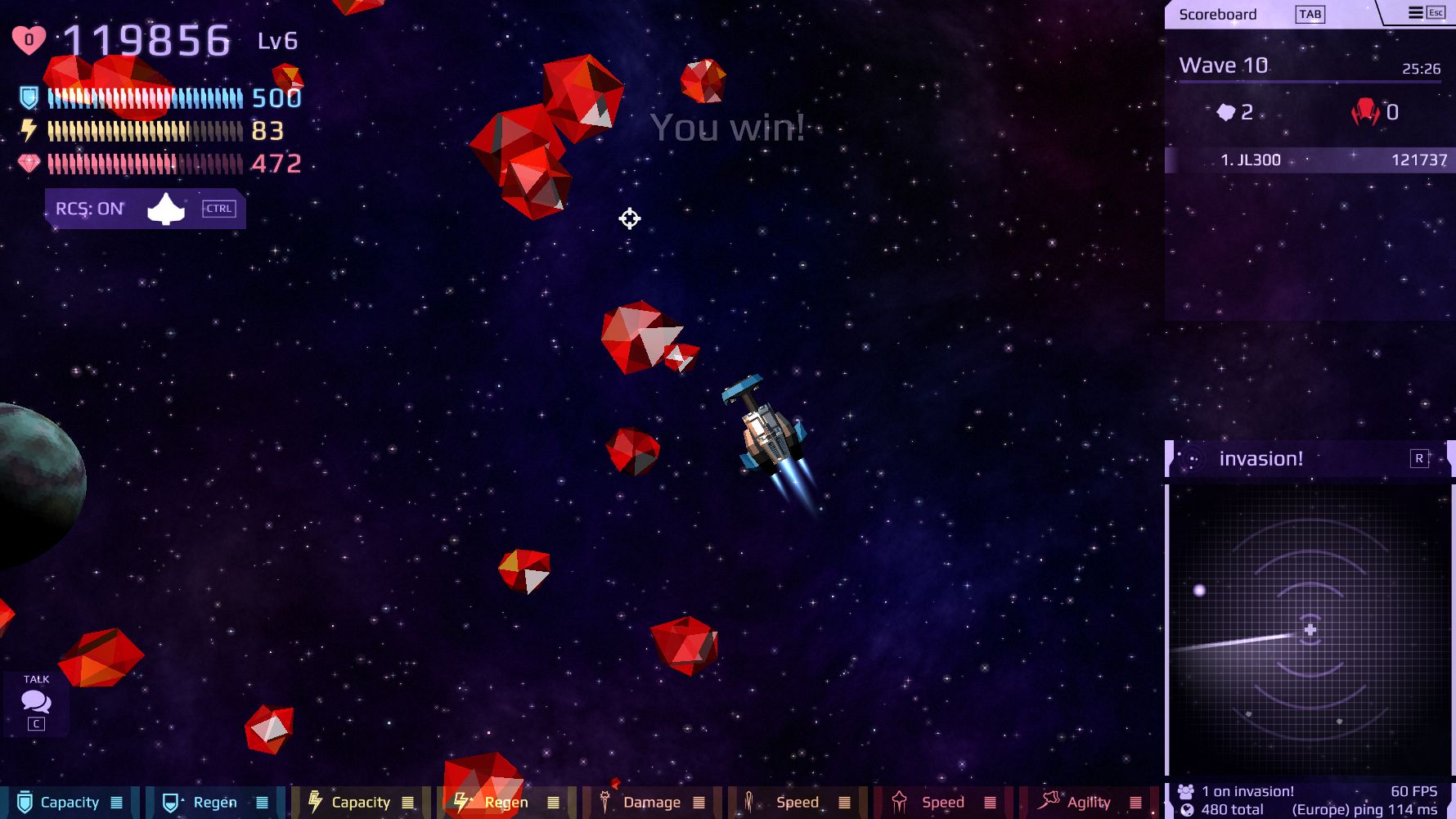Toggle the TALK chat panel
1456x819 pixels.
click(35, 701)
